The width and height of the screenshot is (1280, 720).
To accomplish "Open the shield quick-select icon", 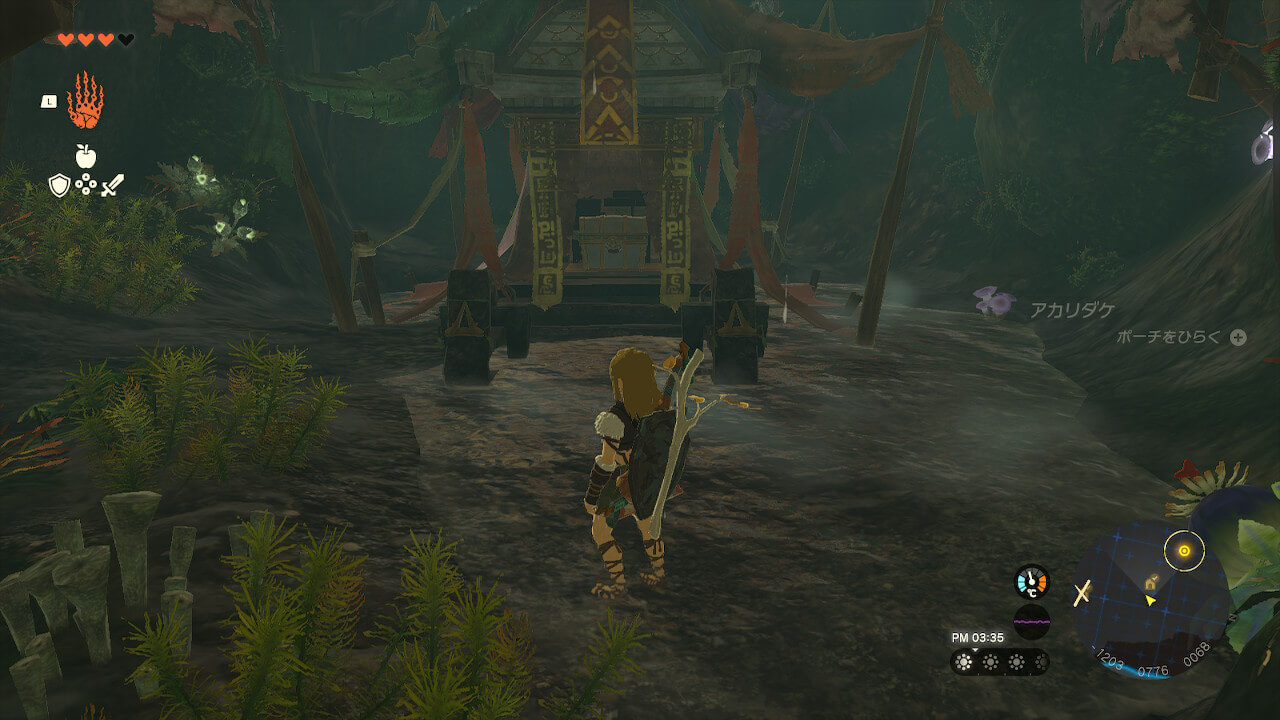I will point(59,185).
